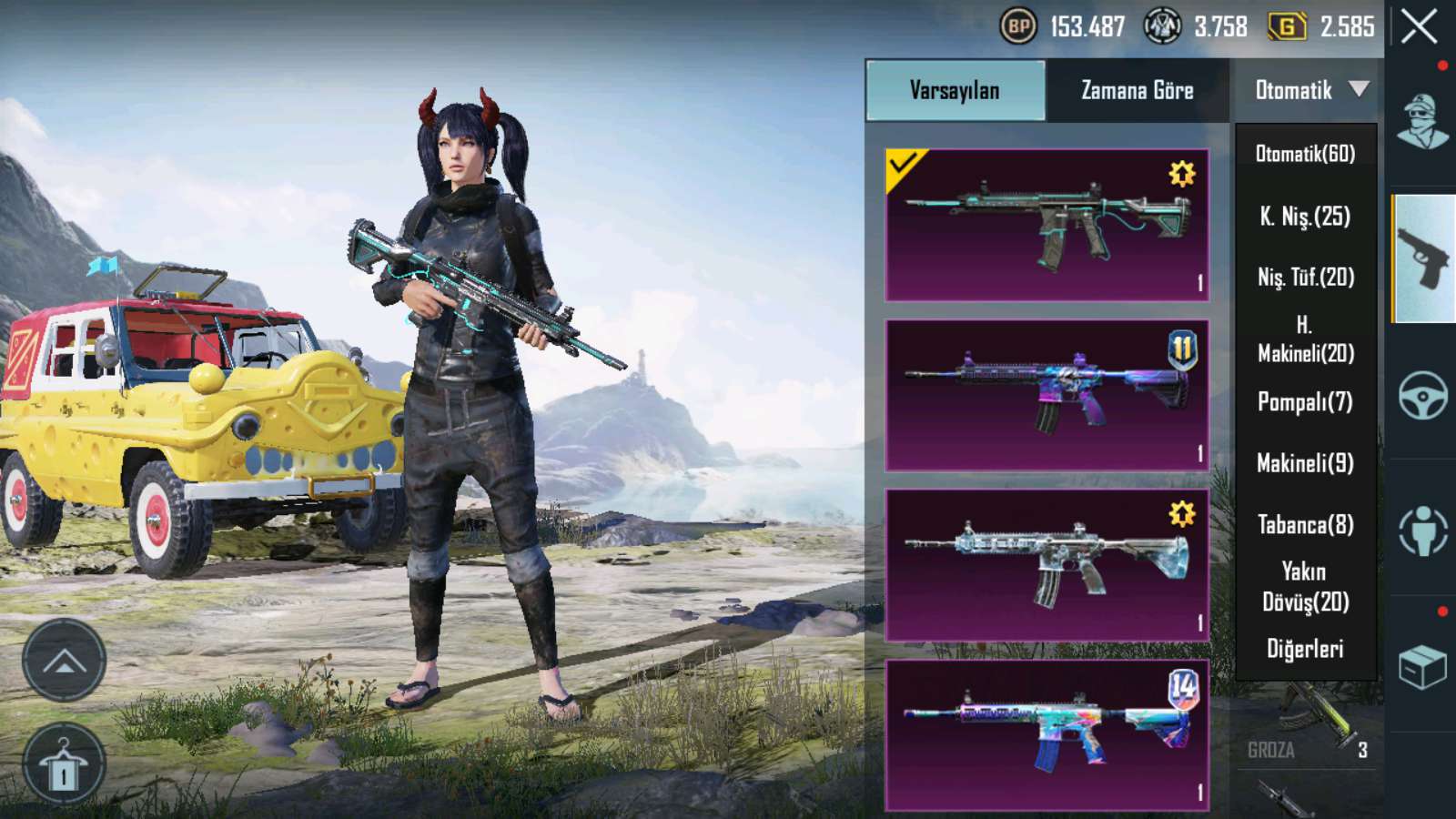The height and width of the screenshot is (819, 1456).
Task: Close the inventory screen
Action: (1419, 27)
